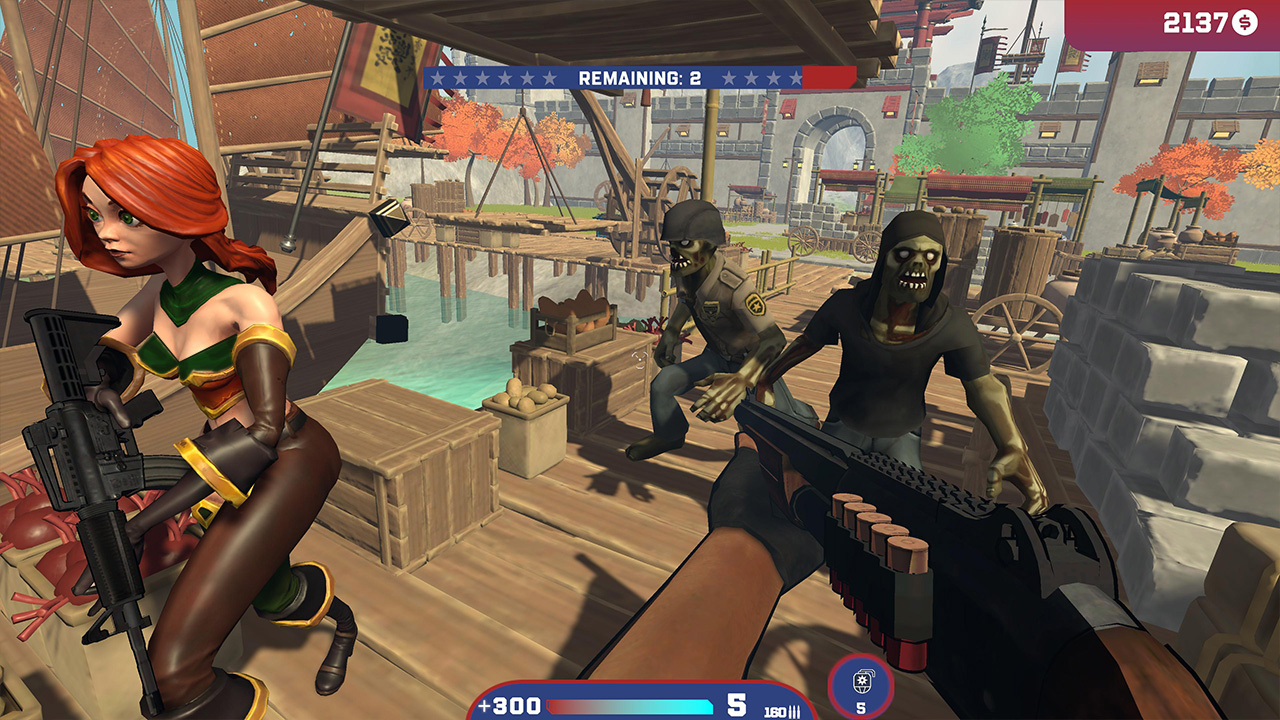Click the star directly right of the remaining count

pyautogui.click(x=729, y=76)
